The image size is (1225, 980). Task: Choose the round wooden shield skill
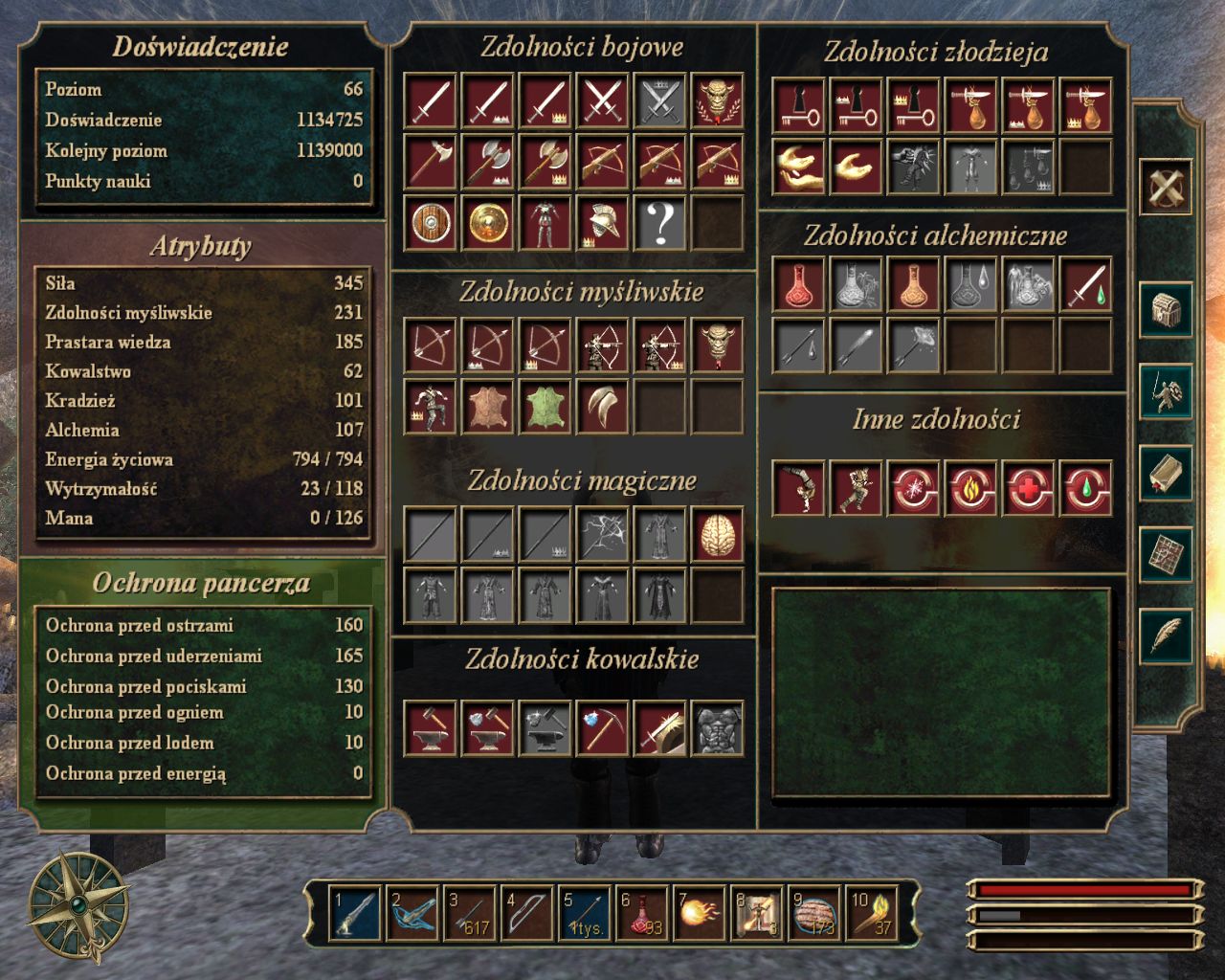pos(430,223)
